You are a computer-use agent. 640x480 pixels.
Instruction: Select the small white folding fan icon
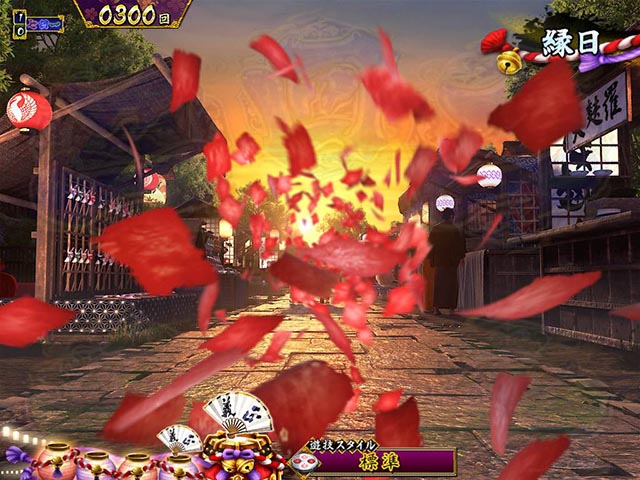point(178,438)
